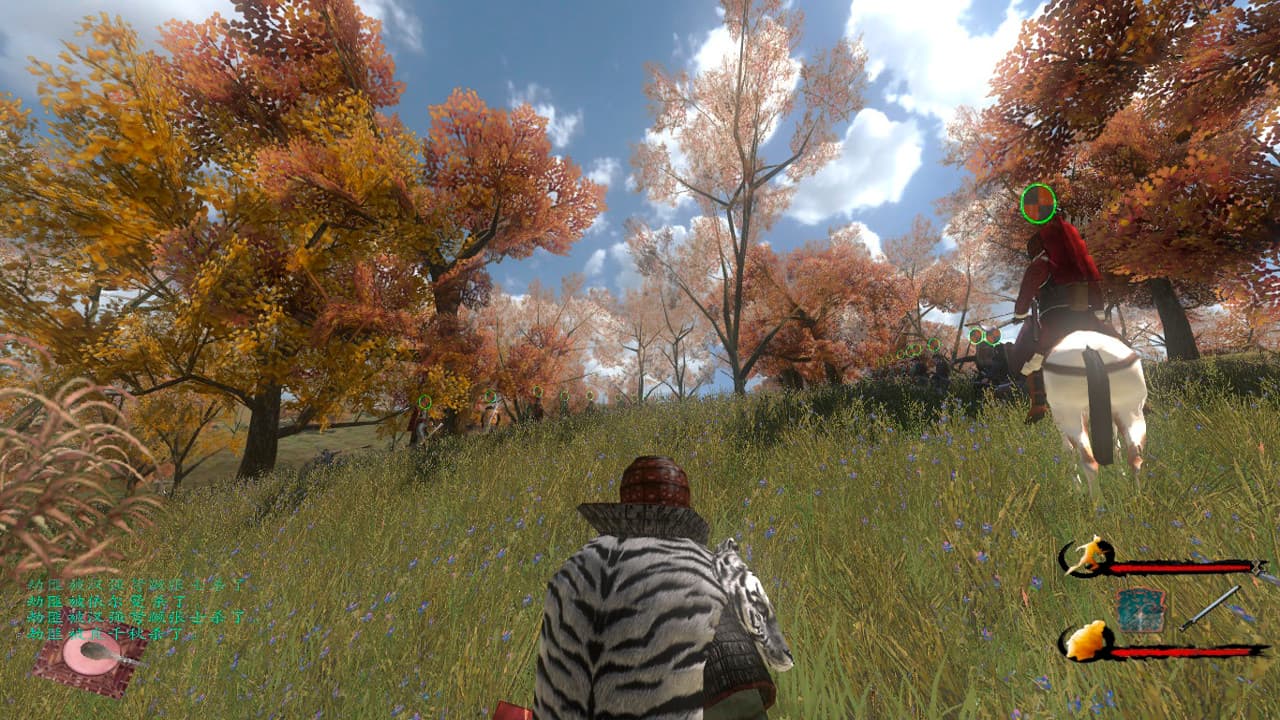The width and height of the screenshot is (1280, 720).
Task: Select the character icon beside the lower health bar
Action: point(1087,642)
